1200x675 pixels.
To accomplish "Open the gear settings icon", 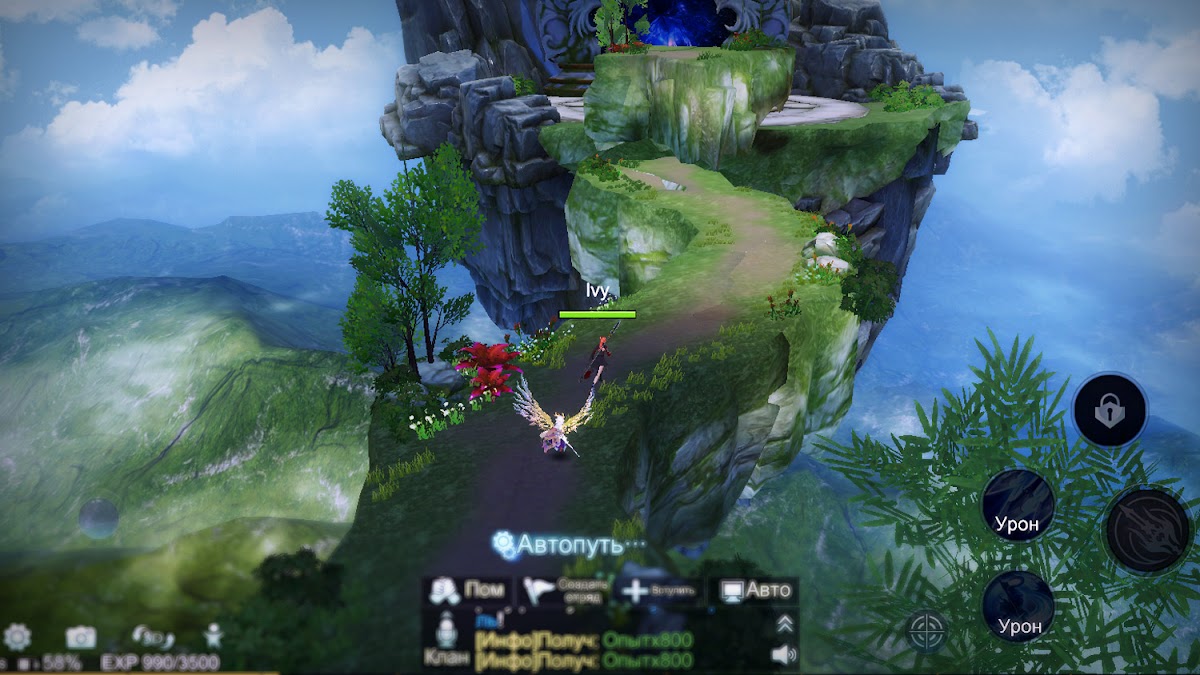I will (17, 636).
